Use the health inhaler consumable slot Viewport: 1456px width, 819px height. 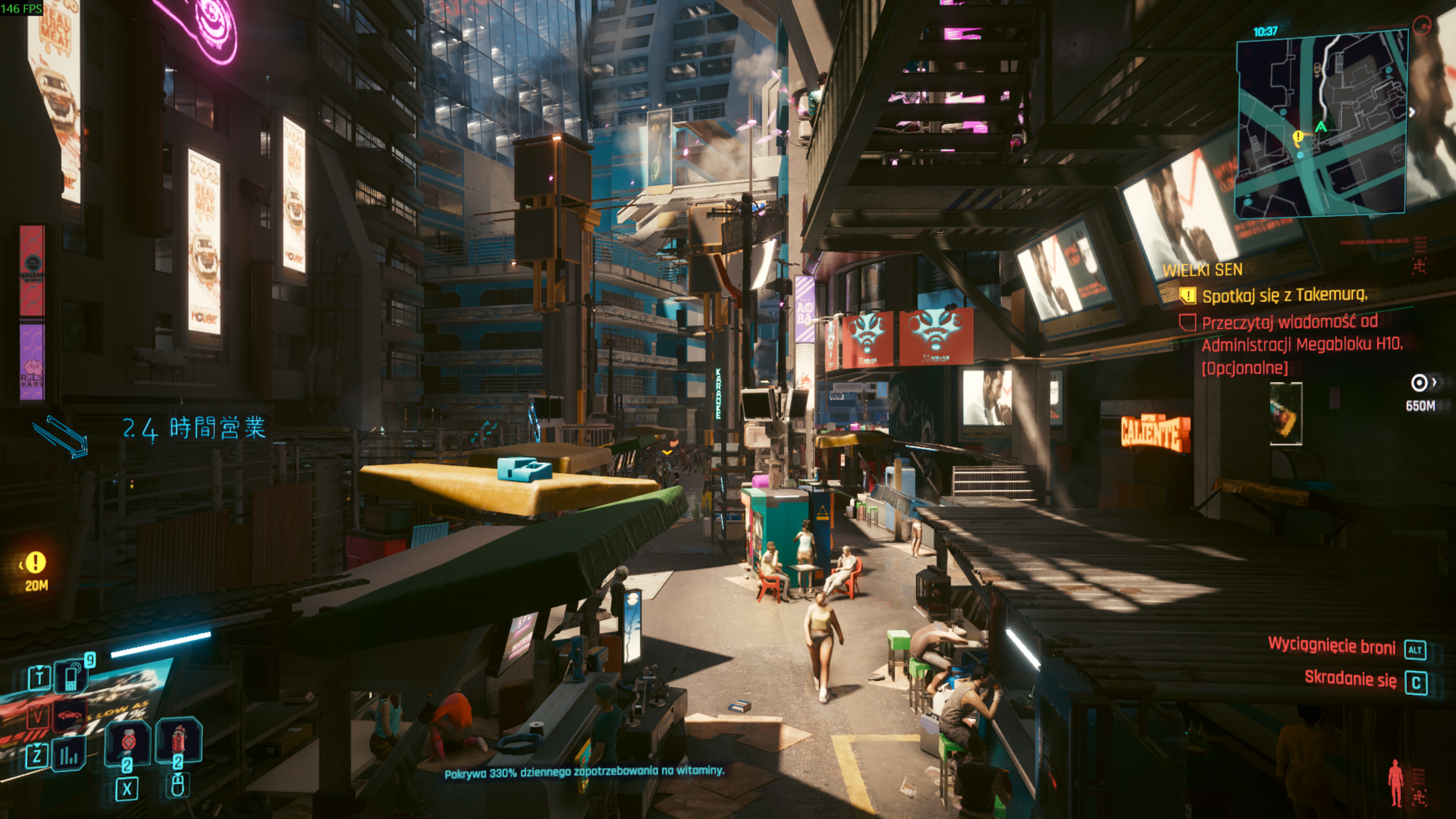[x=128, y=743]
